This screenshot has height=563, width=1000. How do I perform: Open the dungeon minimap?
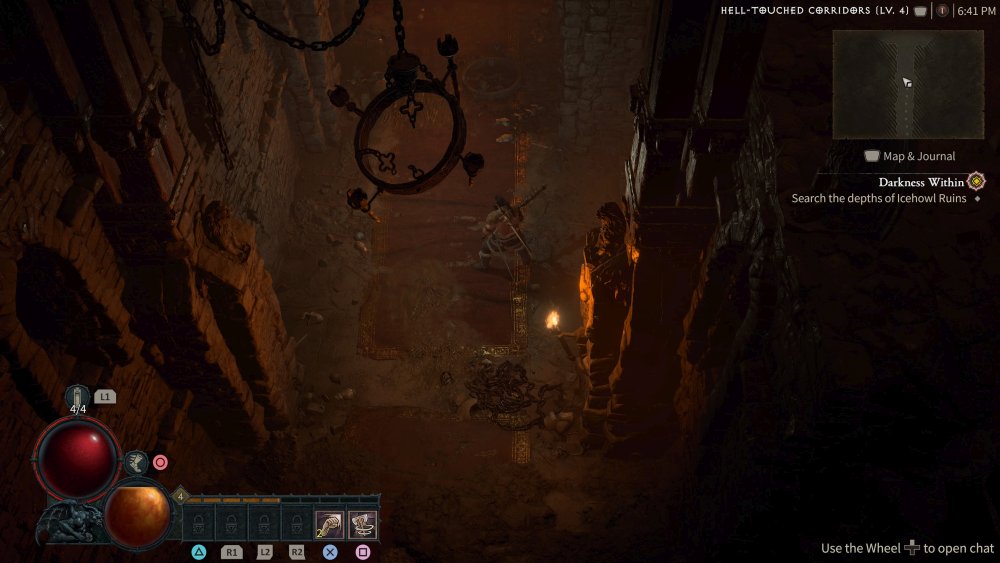coord(908,84)
